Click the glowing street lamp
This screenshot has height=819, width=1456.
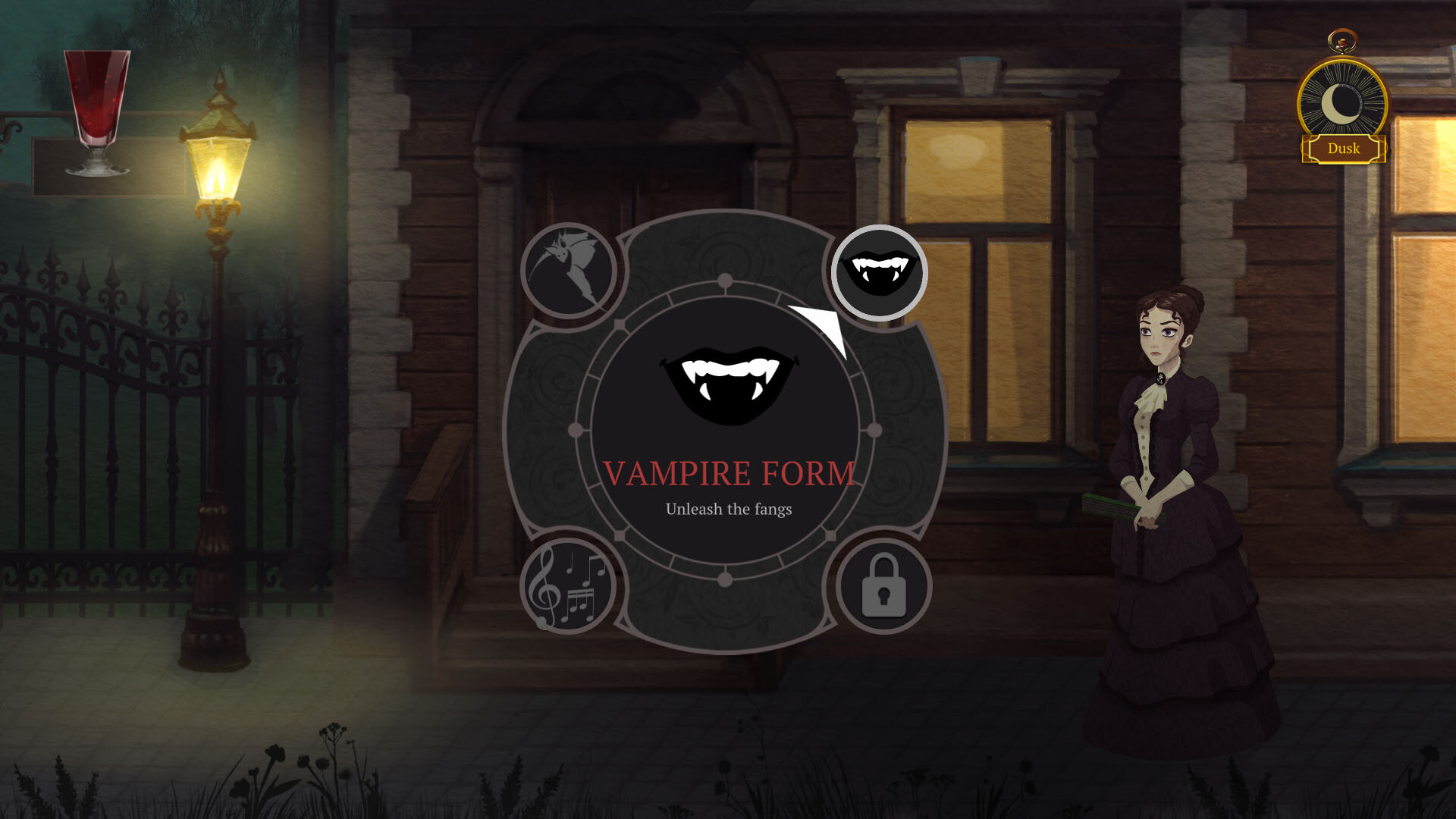click(220, 167)
